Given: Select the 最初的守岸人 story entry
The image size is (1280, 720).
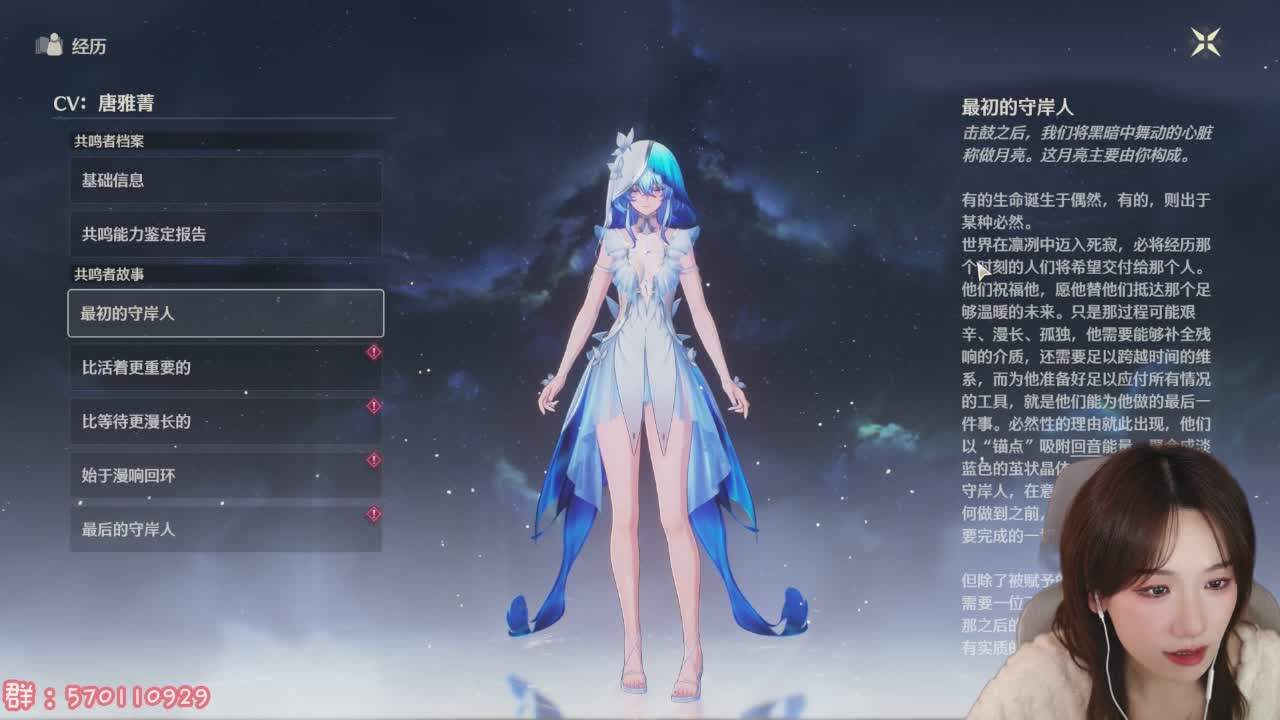Looking at the screenshot, I should (224, 312).
